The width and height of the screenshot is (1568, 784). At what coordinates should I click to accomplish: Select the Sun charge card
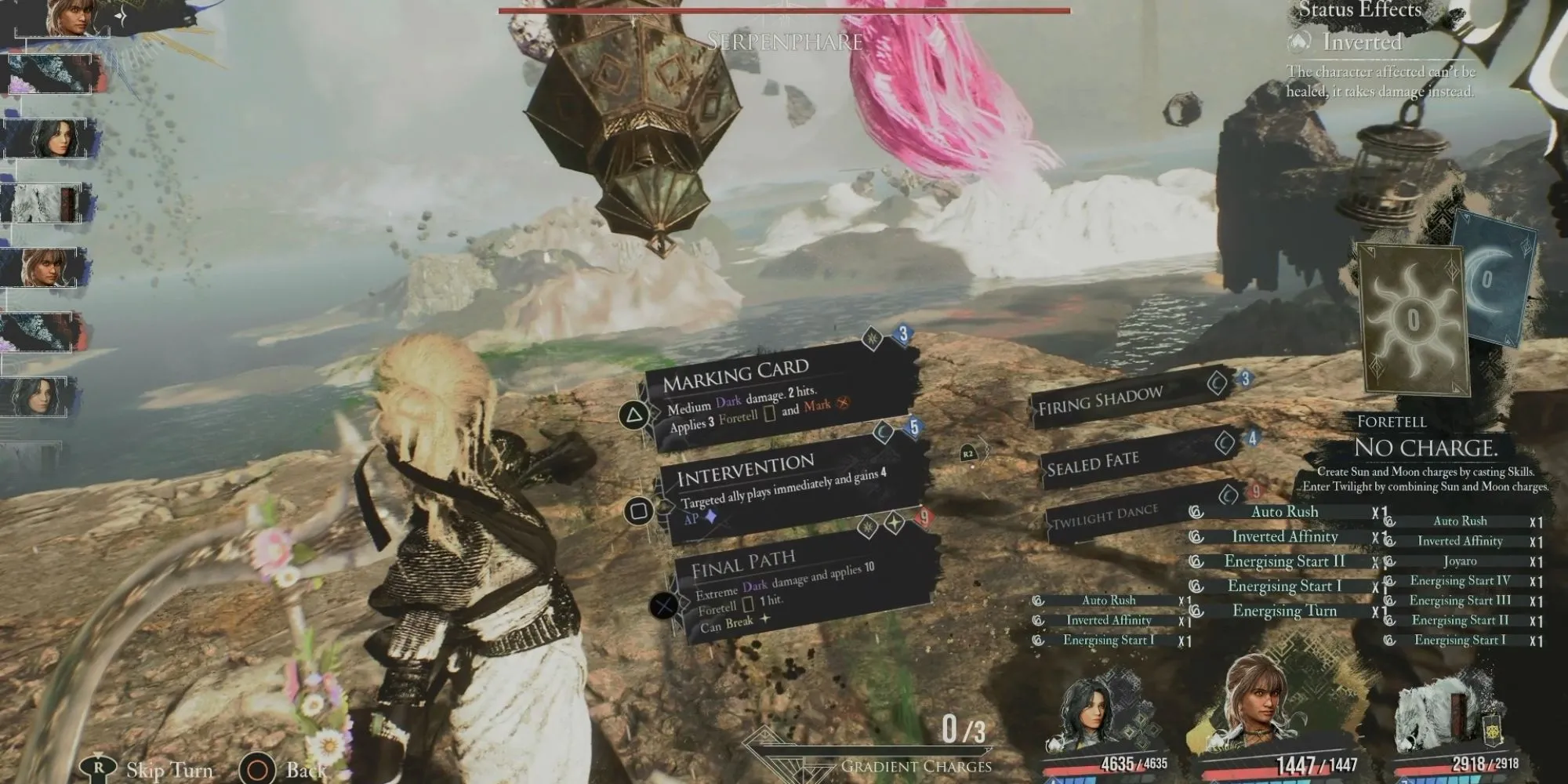click(1413, 318)
